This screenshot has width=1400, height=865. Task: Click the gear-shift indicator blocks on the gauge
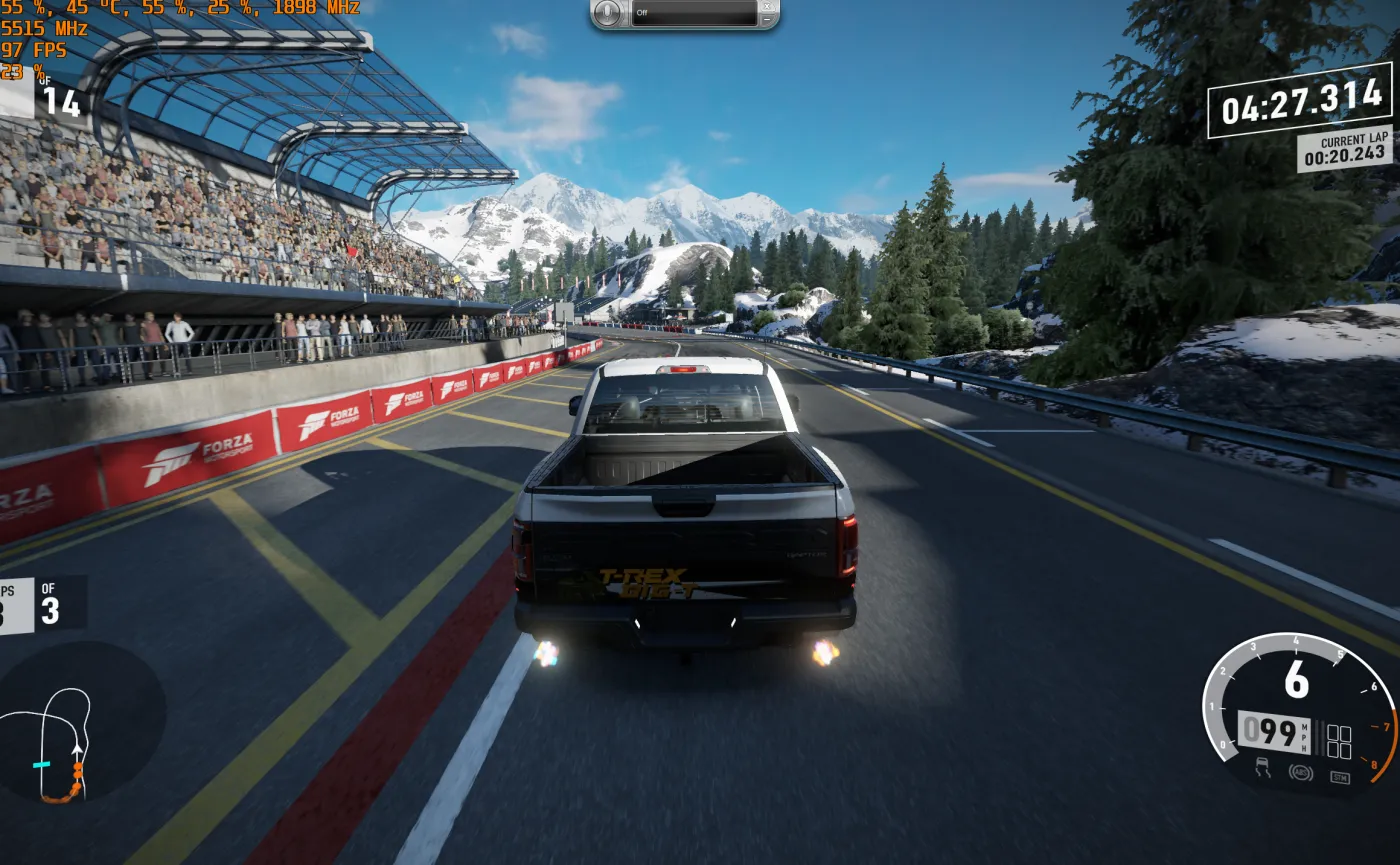click(1339, 739)
